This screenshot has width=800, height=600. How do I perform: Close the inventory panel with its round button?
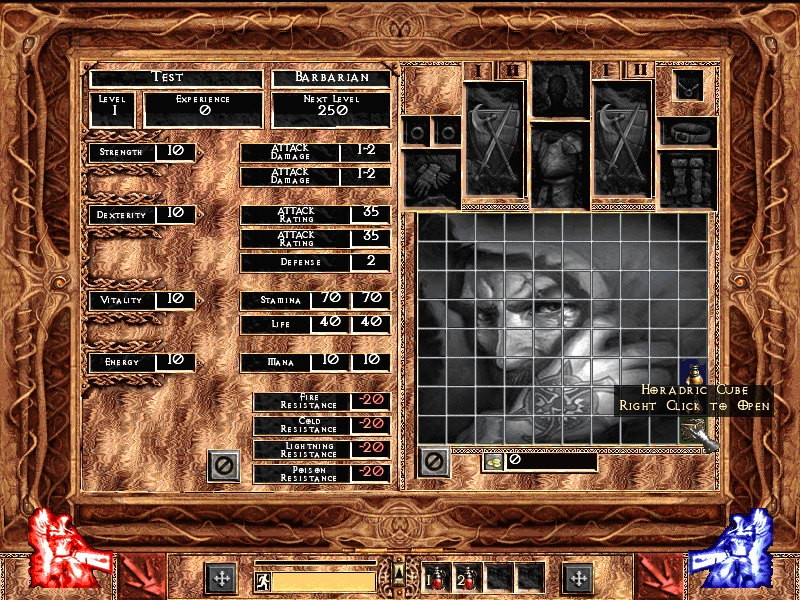pos(433,461)
